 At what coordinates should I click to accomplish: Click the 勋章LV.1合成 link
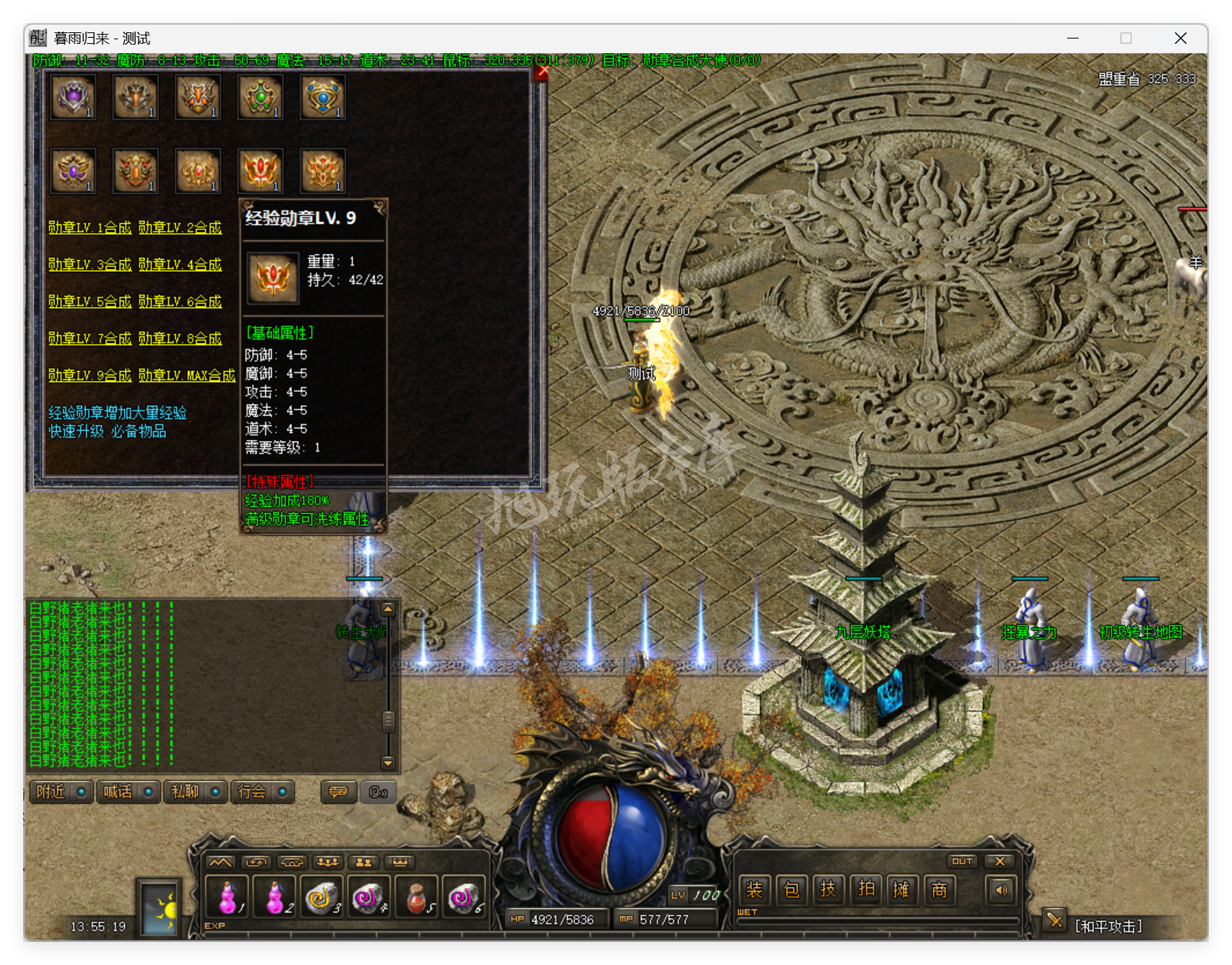point(89,228)
